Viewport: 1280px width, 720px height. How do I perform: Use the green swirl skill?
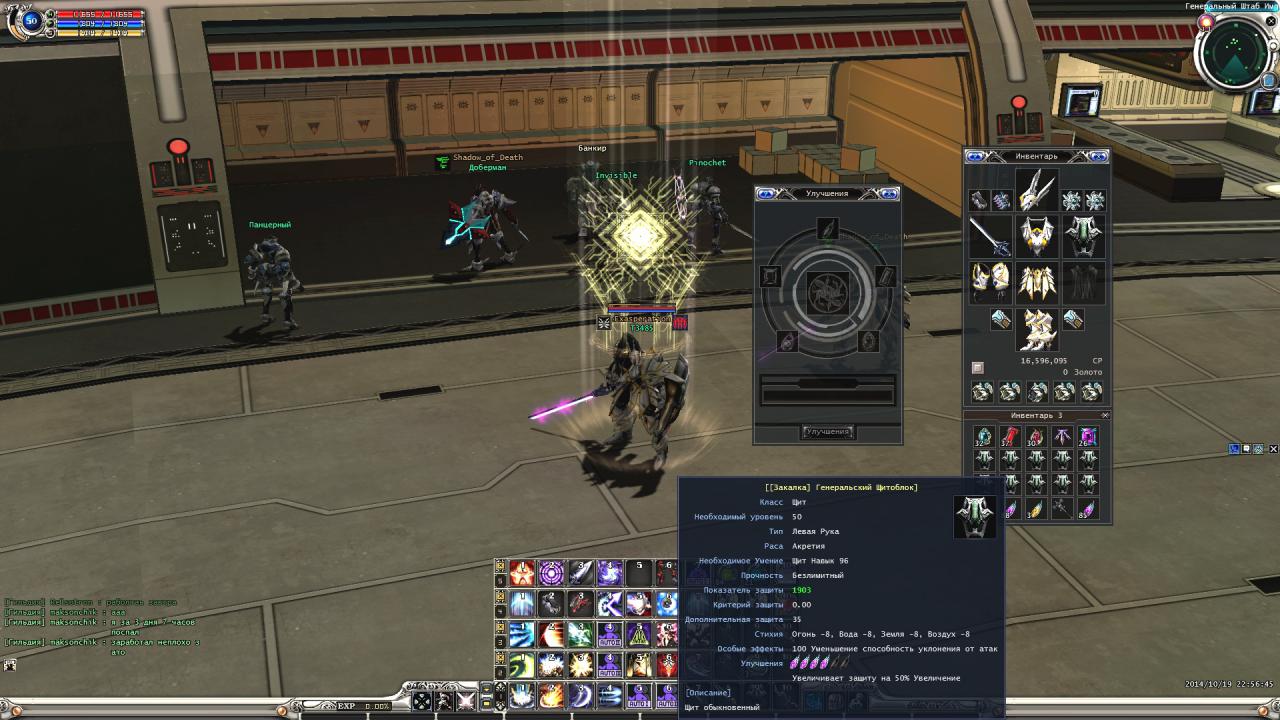point(521,665)
